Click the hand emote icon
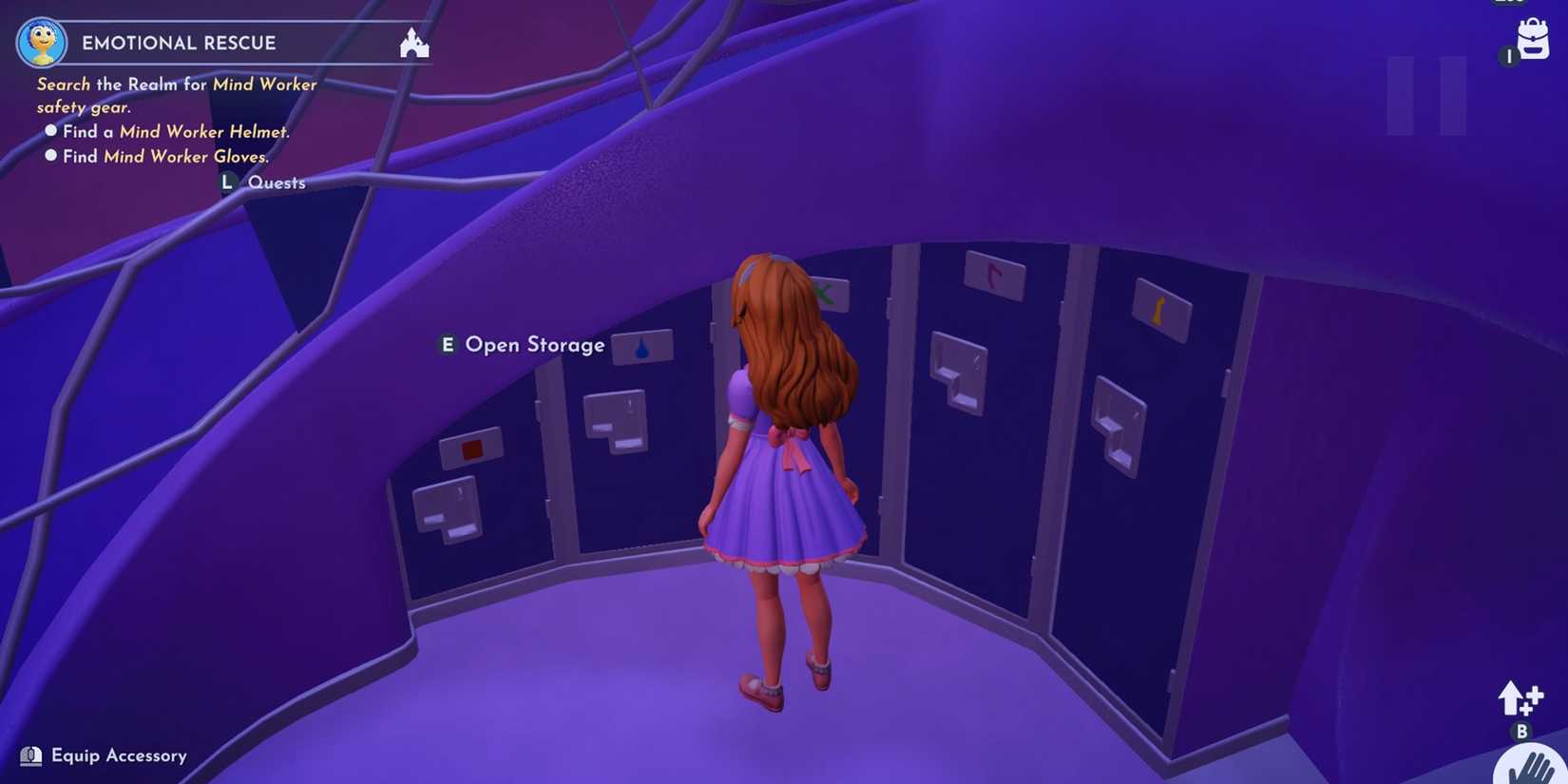Viewport: 1568px width, 784px height. coord(1532,763)
